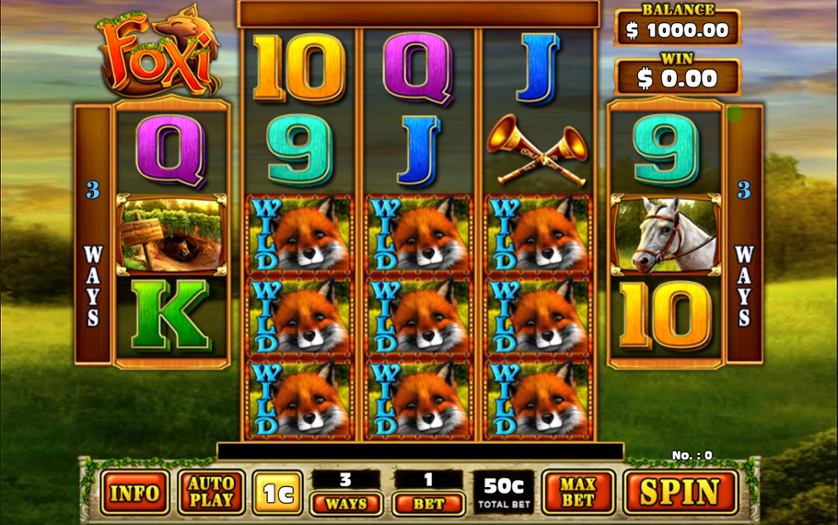The height and width of the screenshot is (525, 838).
Task: Change the 1c coin denomination
Action: point(279,492)
